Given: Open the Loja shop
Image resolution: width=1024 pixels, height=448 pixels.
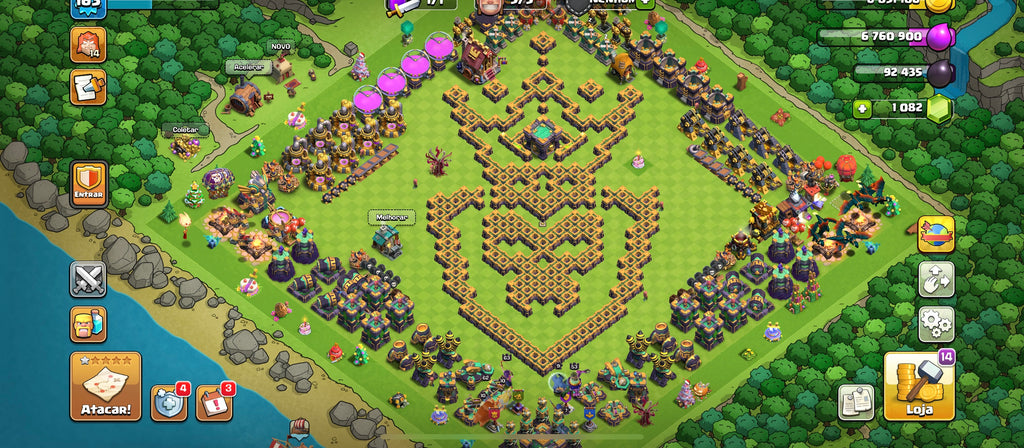Looking at the screenshot, I should (x=918, y=386).
